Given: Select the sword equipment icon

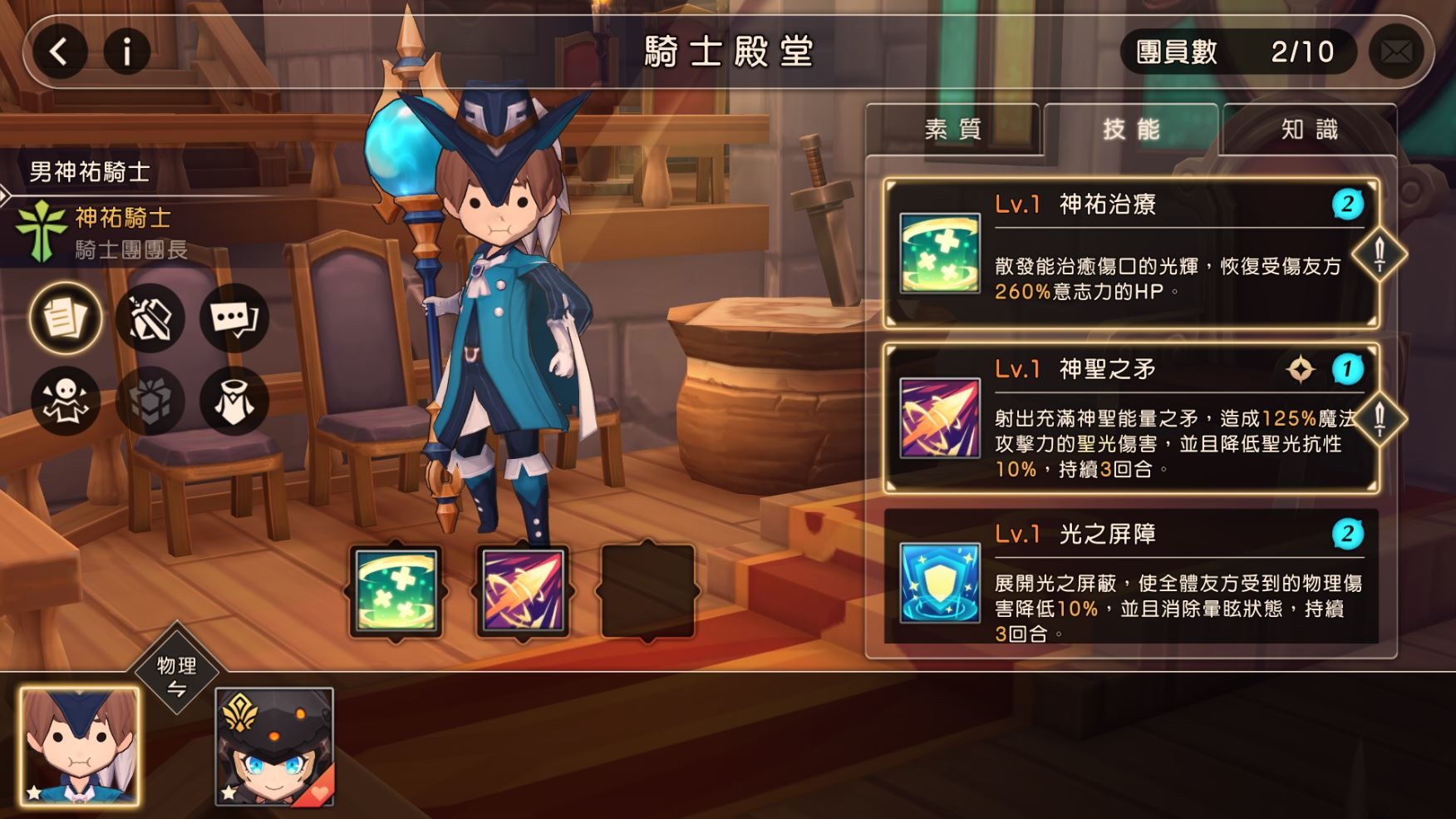Looking at the screenshot, I should coord(150,318).
